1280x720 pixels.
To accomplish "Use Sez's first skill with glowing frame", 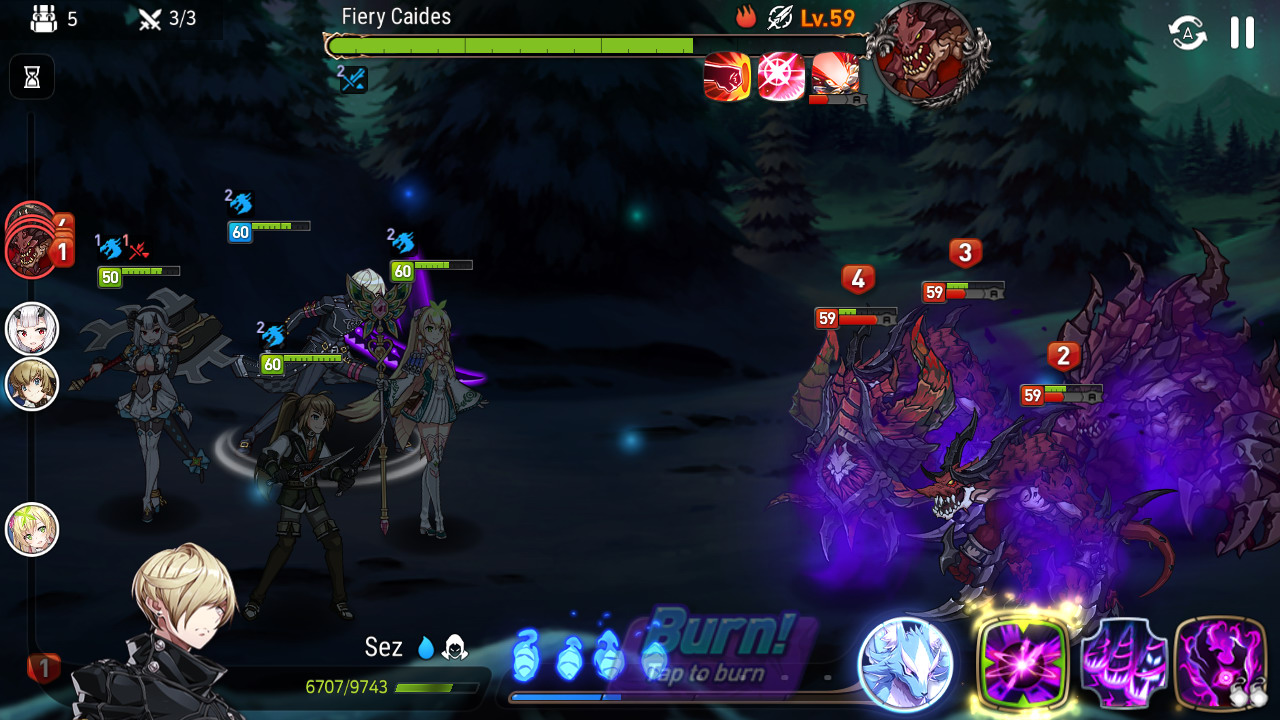I will [x=1022, y=663].
